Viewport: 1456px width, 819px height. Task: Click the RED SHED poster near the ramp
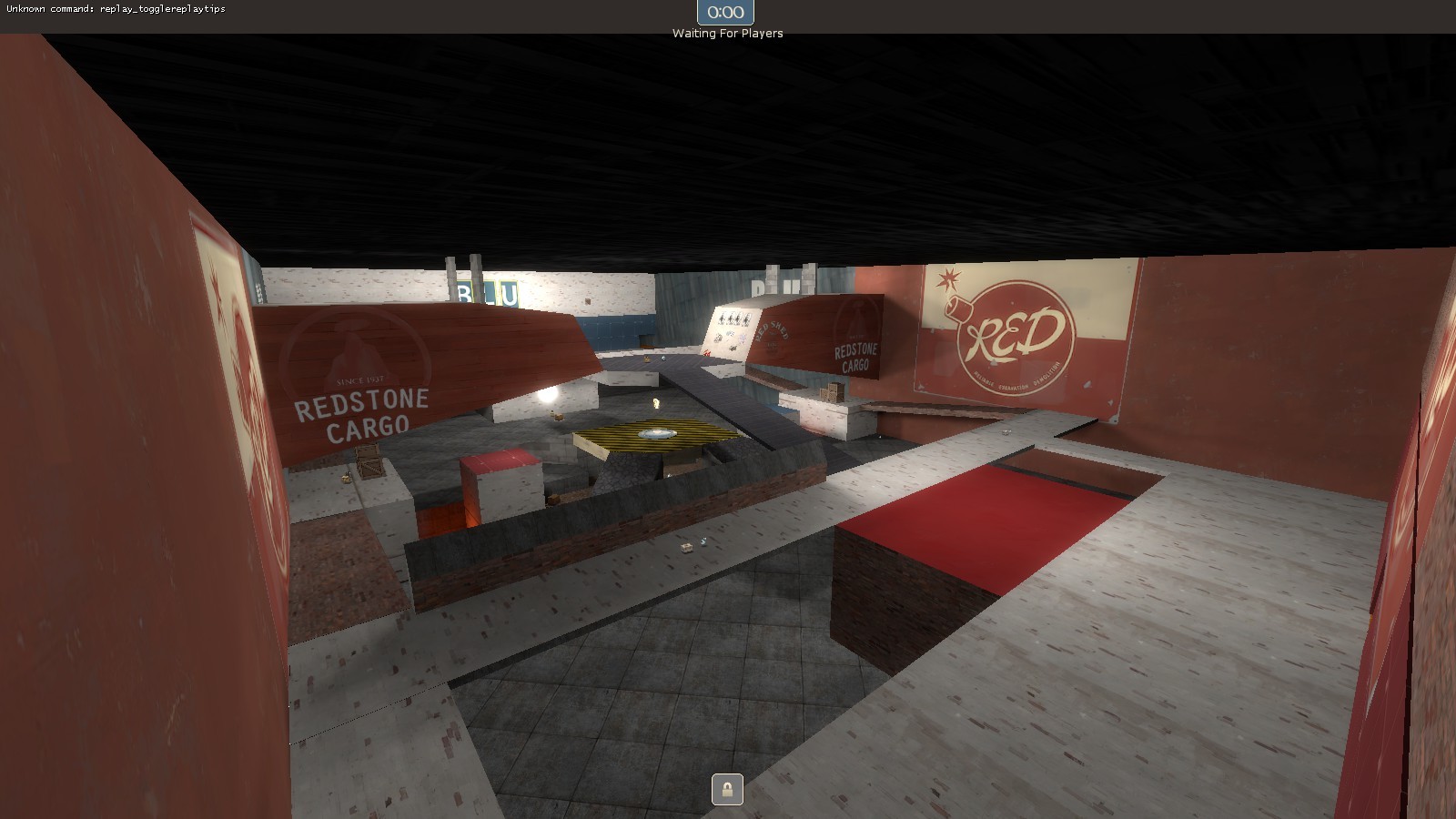coord(773,329)
